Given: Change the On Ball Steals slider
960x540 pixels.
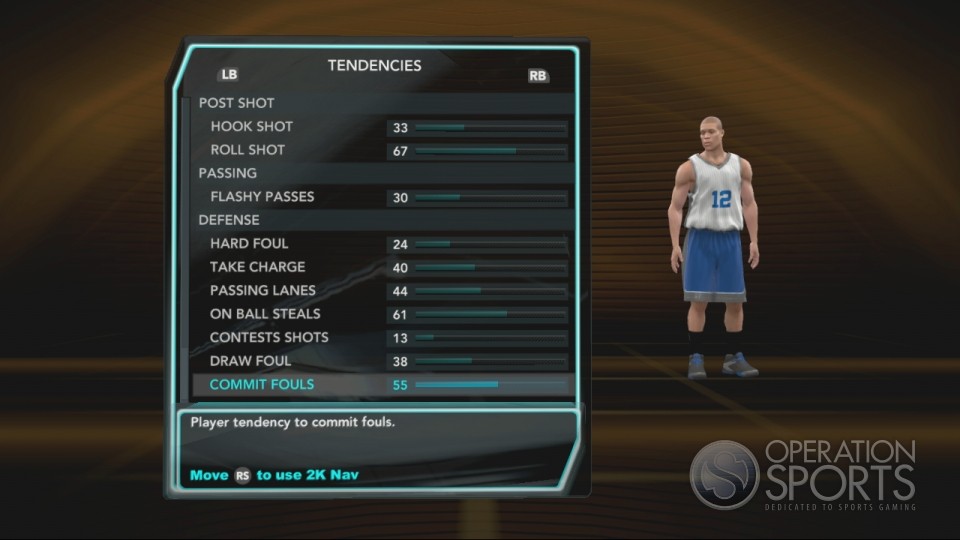Looking at the screenshot, I should click(490, 315).
